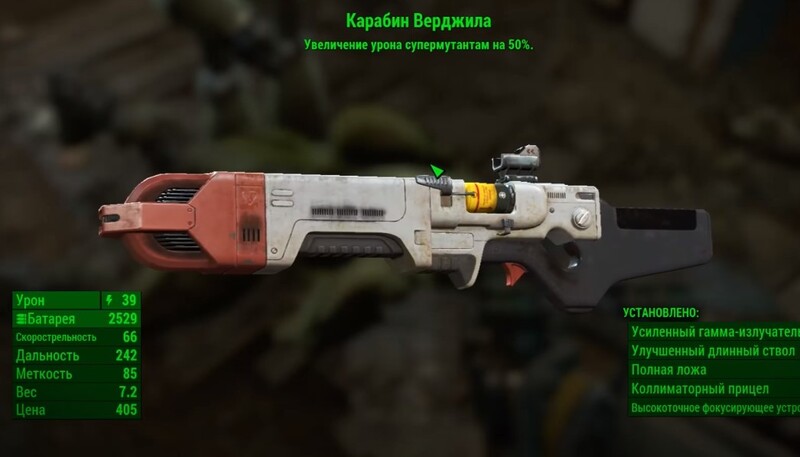
Task: Select the Коллиматорный прицел mod entry
Action: click(700, 389)
